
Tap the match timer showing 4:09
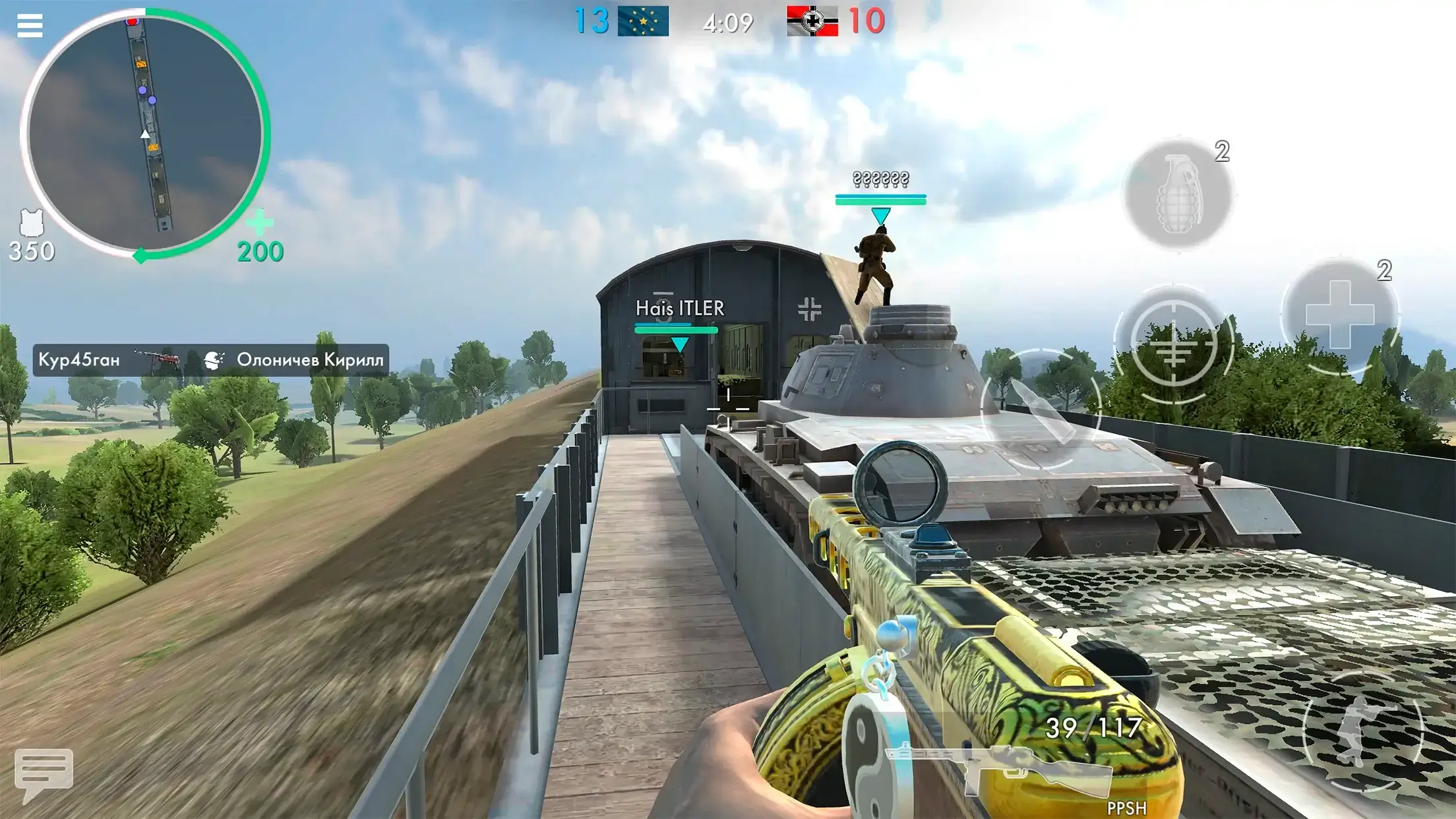pos(728,22)
